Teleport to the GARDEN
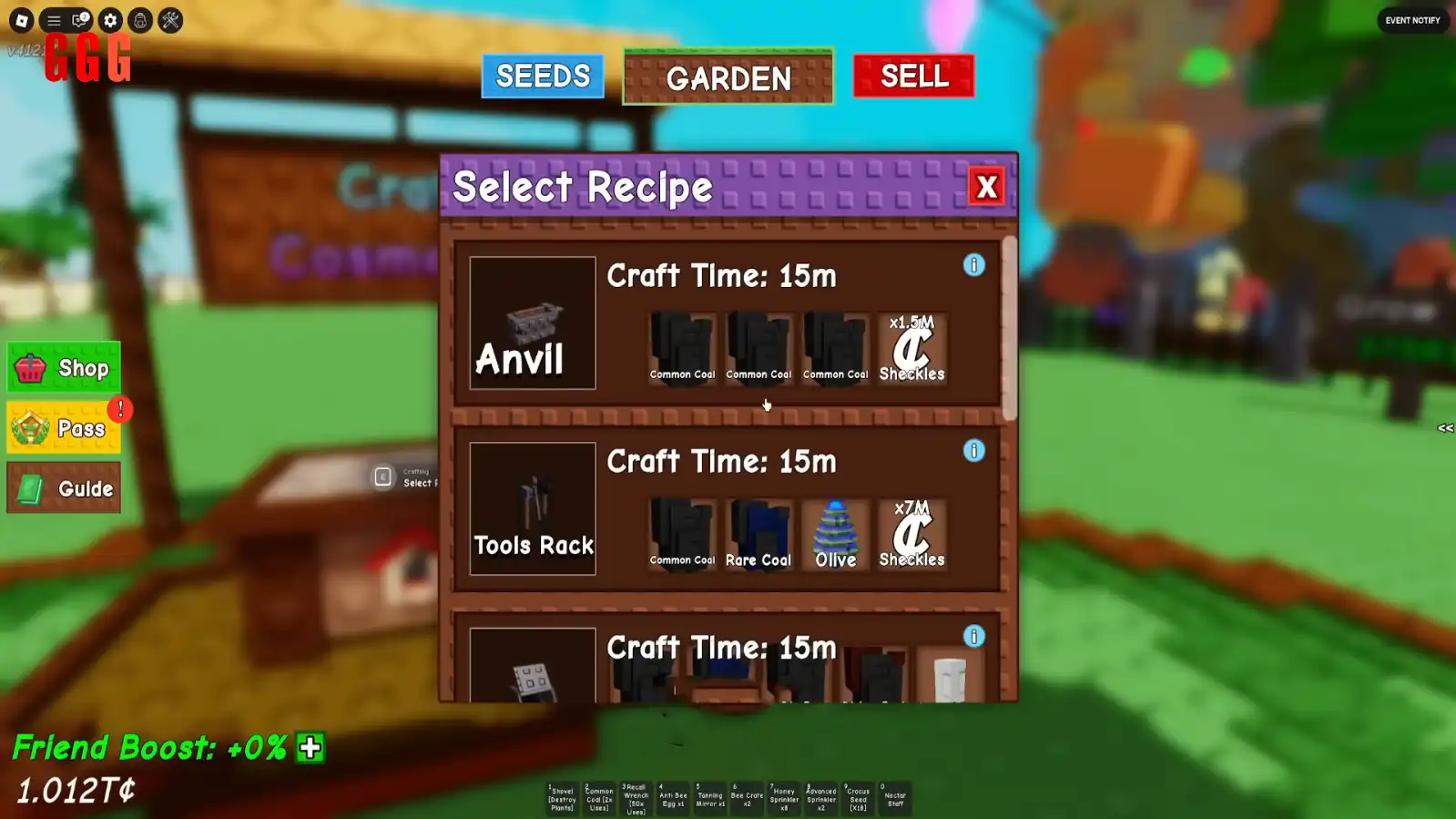 [728, 78]
